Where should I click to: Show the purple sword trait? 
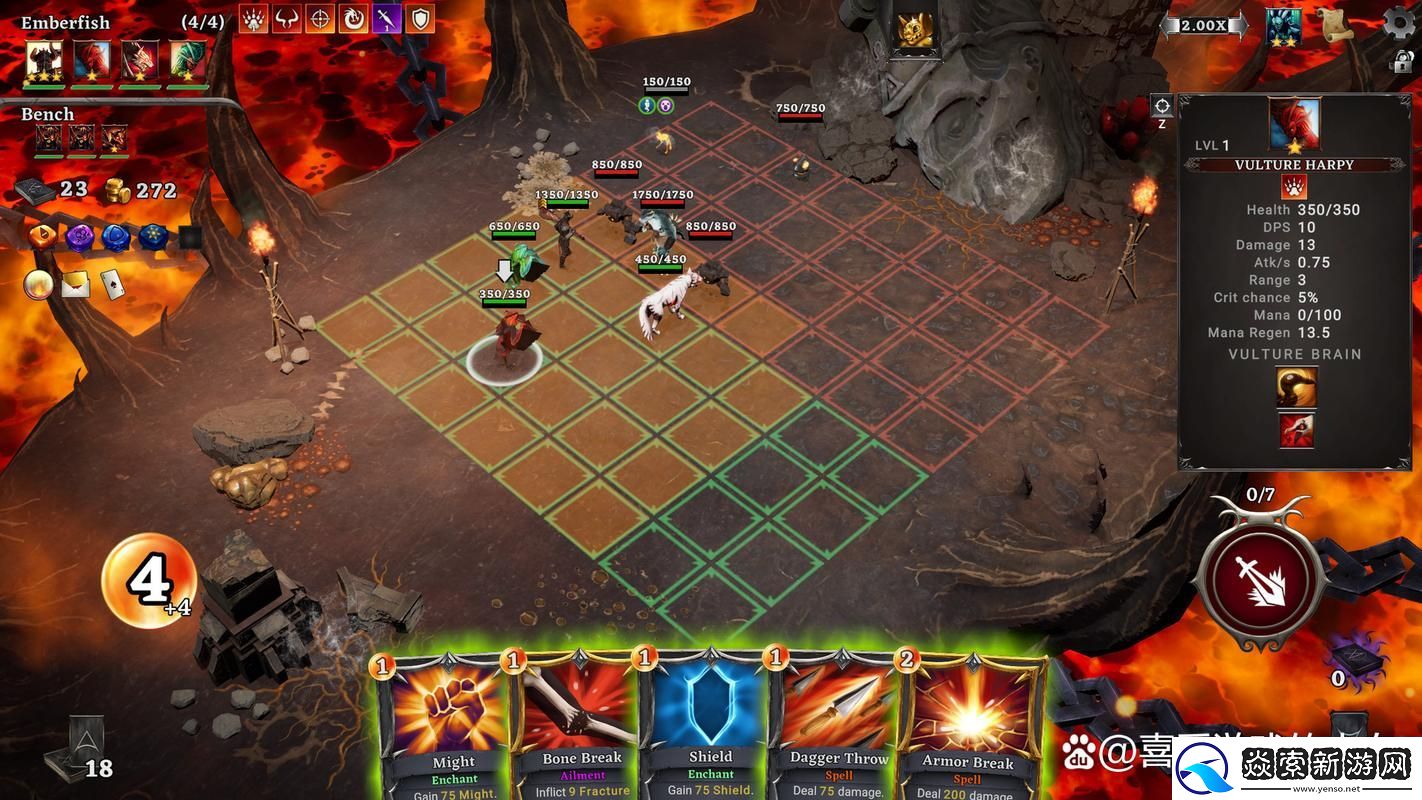(387, 18)
